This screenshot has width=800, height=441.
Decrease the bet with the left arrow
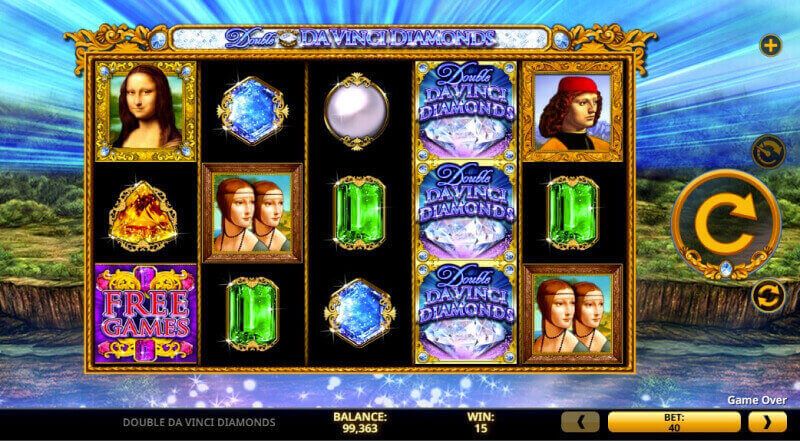click(584, 422)
